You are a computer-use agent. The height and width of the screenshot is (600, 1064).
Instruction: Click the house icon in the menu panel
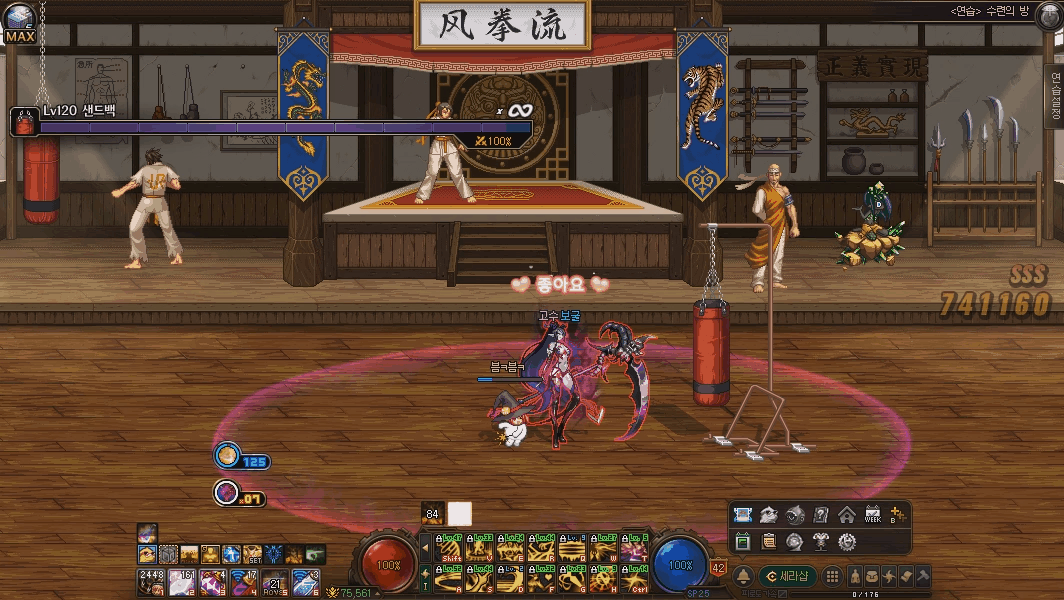tap(846, 515)
